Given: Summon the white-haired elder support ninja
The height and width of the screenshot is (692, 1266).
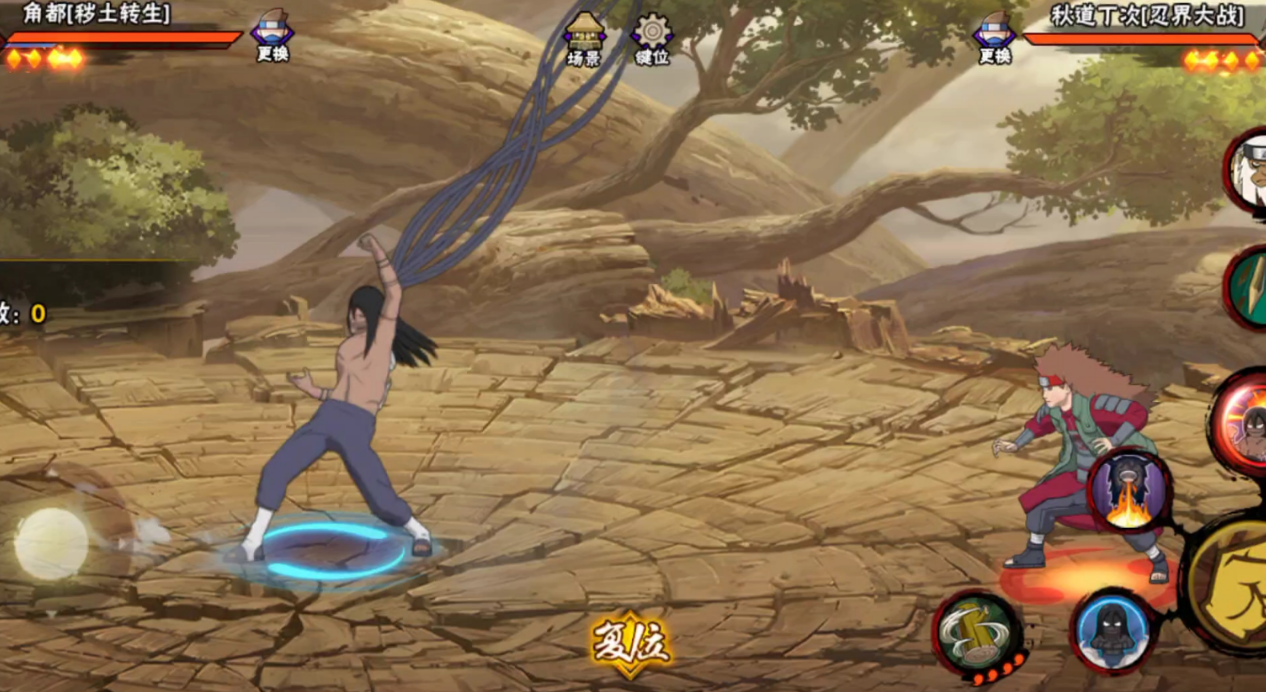Looking at the screenshot, I should point(1248,170).
